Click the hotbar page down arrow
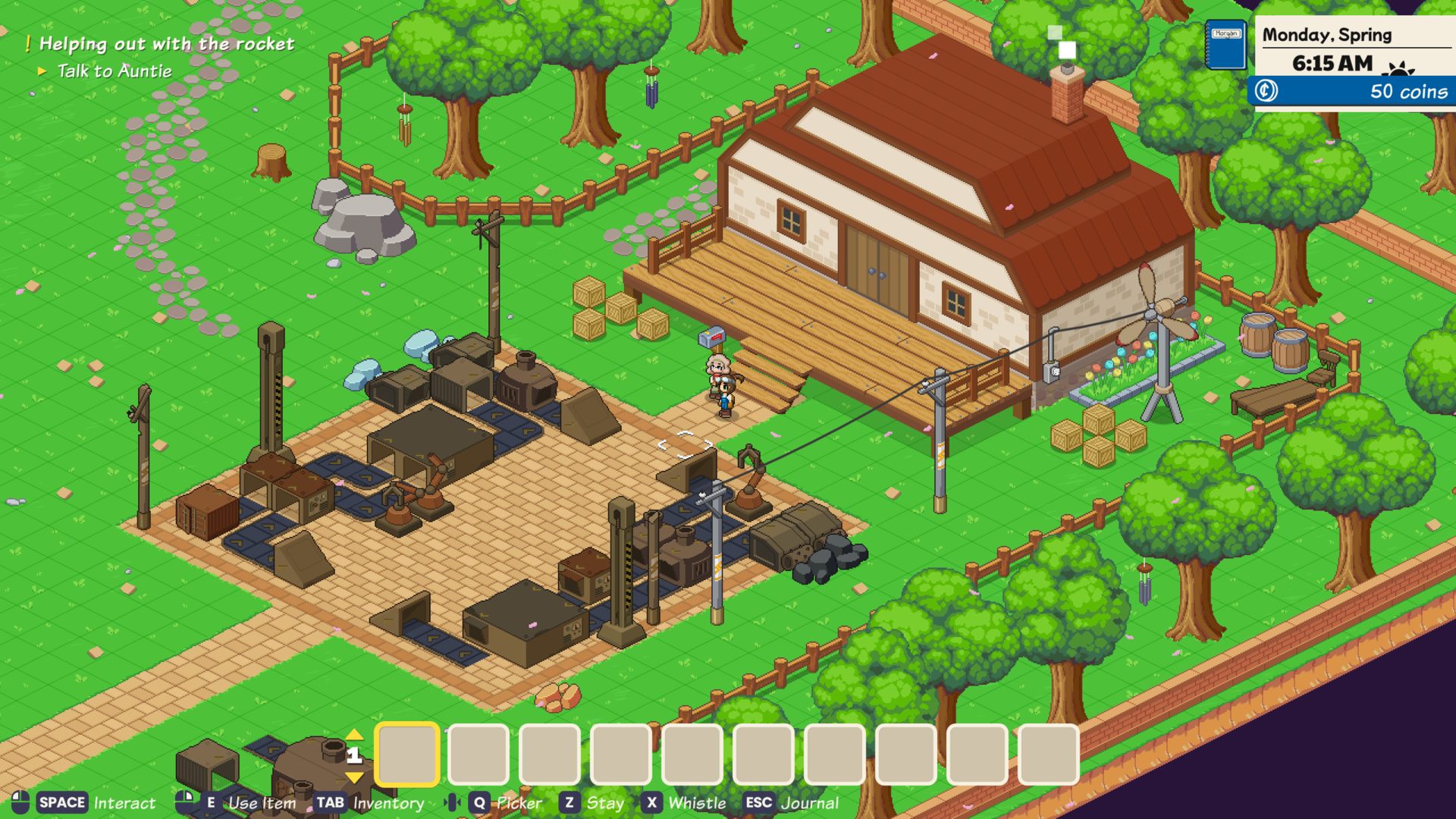Screen dimensions: 1456x819 pyautogui.click(x=354, y=777)
